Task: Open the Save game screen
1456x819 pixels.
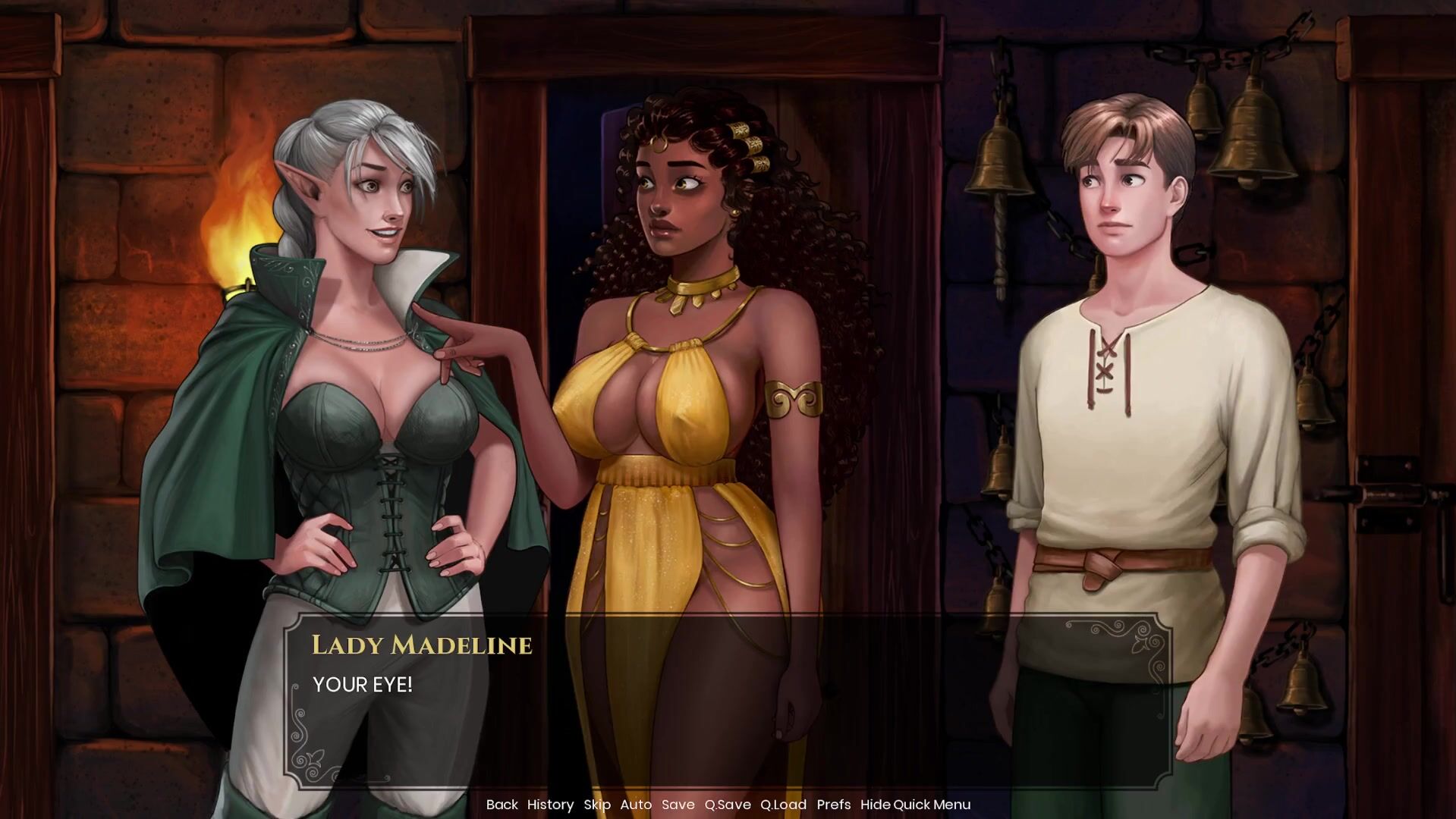Action: click(x=678, y=805)
